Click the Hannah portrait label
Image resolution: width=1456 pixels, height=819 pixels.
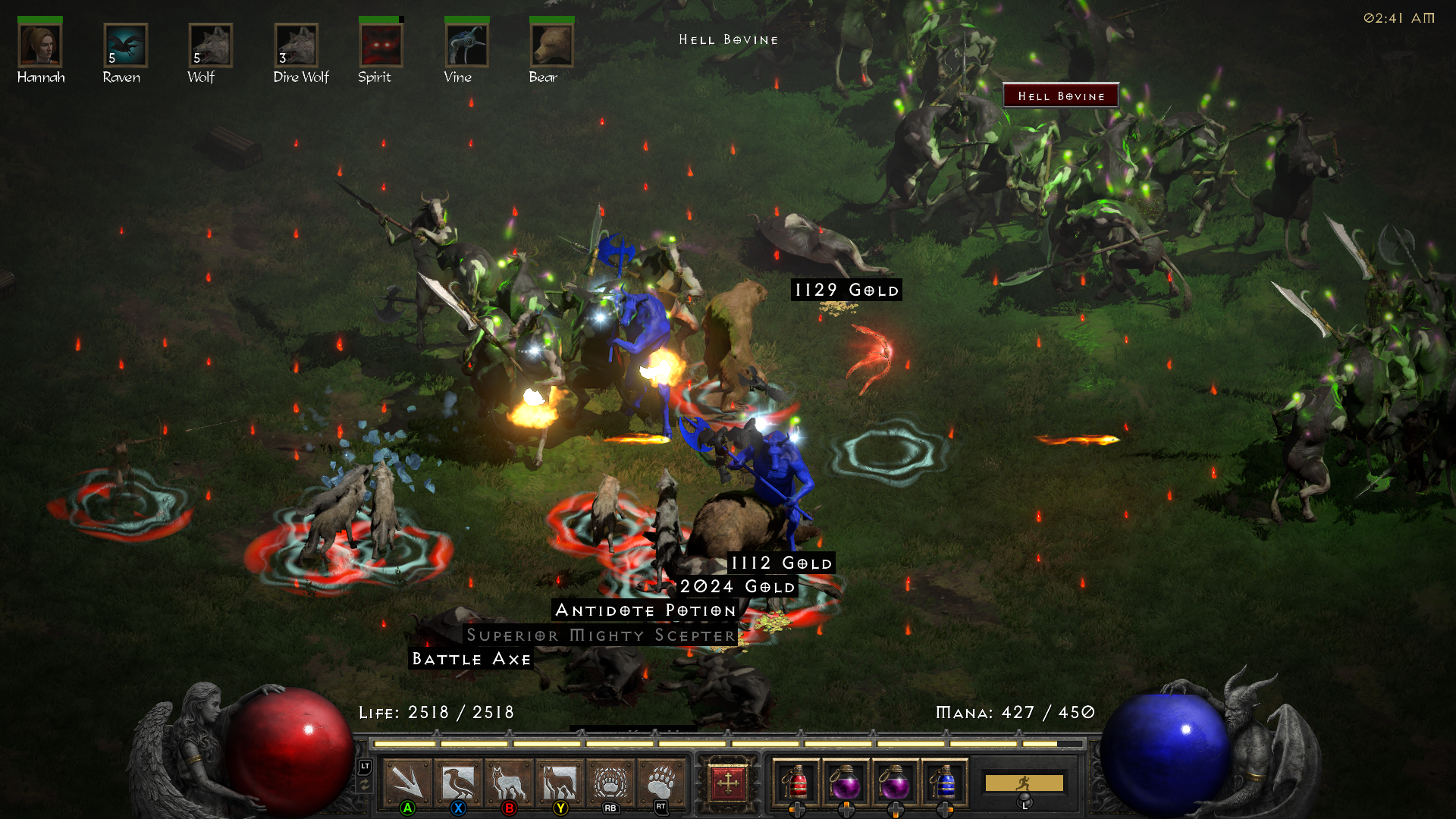(42, 76)
